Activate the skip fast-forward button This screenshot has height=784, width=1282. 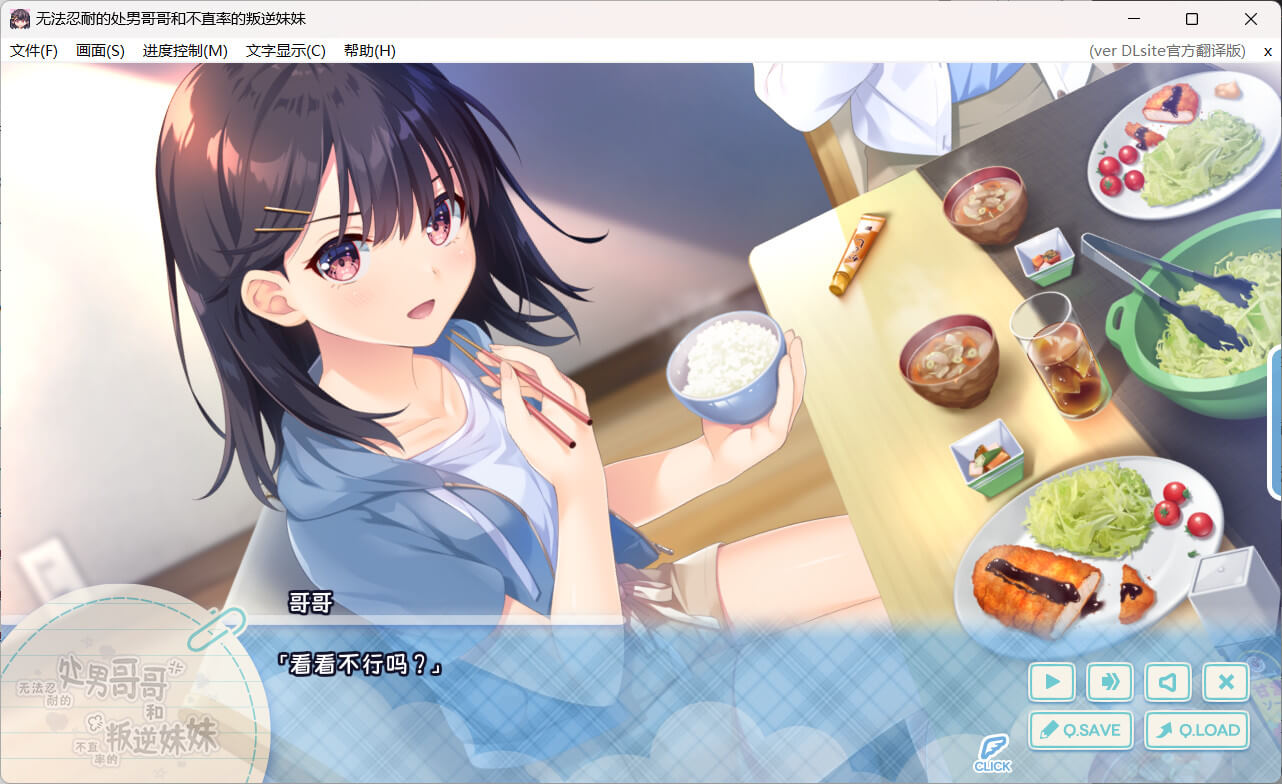tap(1110, 682)
